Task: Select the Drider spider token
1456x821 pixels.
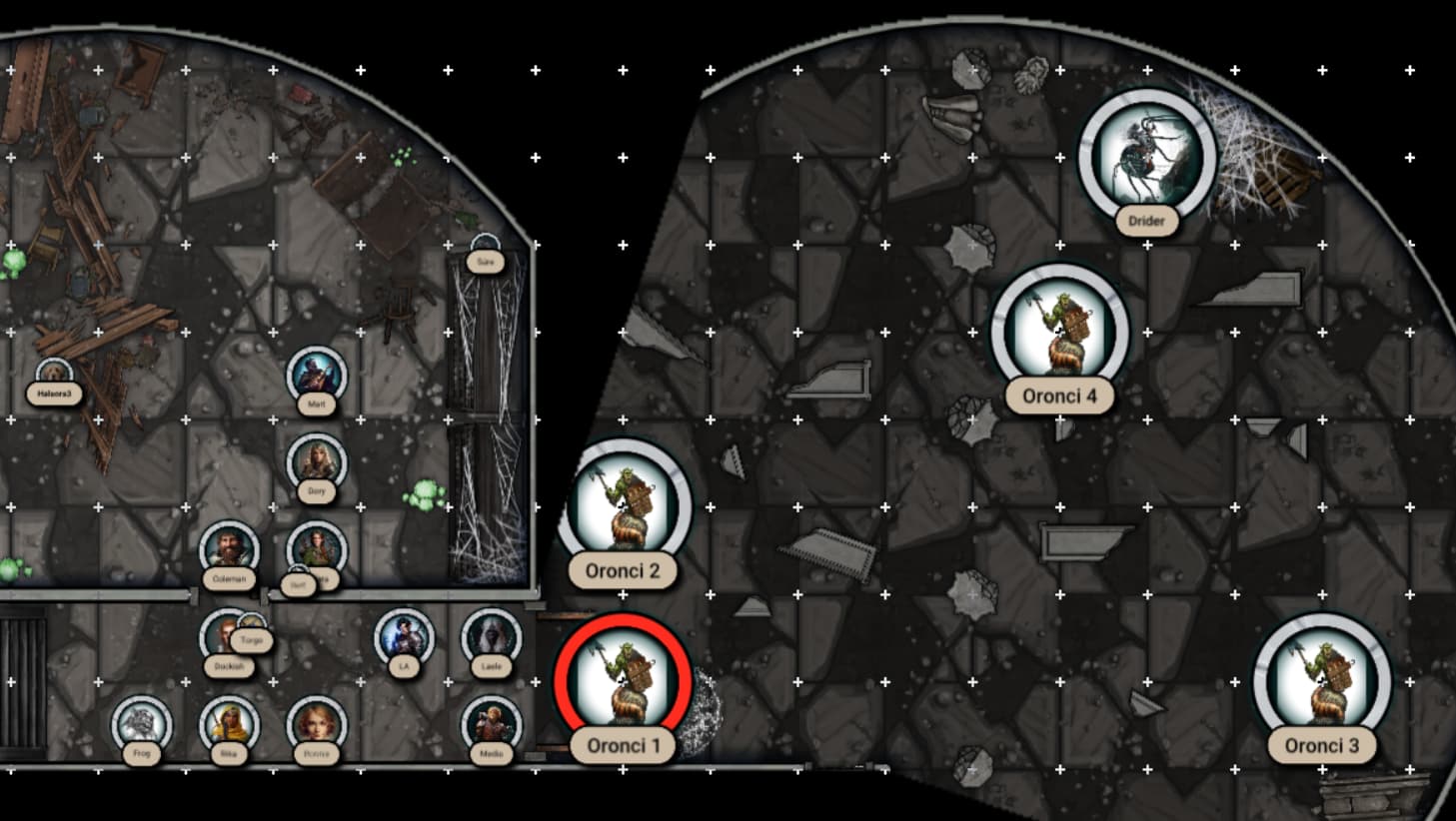Action: (1147, 156)
